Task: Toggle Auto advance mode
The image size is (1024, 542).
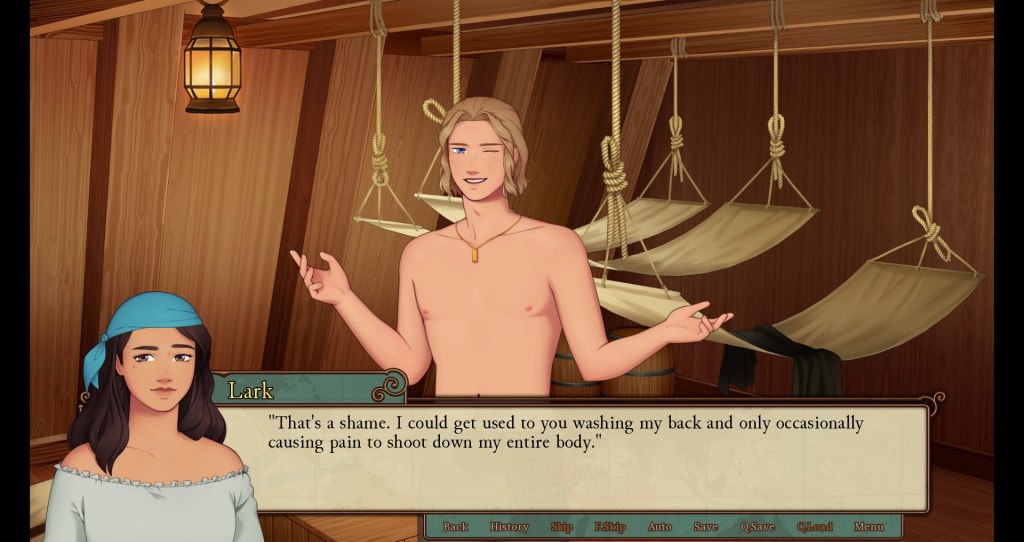Action: (659, 527)
